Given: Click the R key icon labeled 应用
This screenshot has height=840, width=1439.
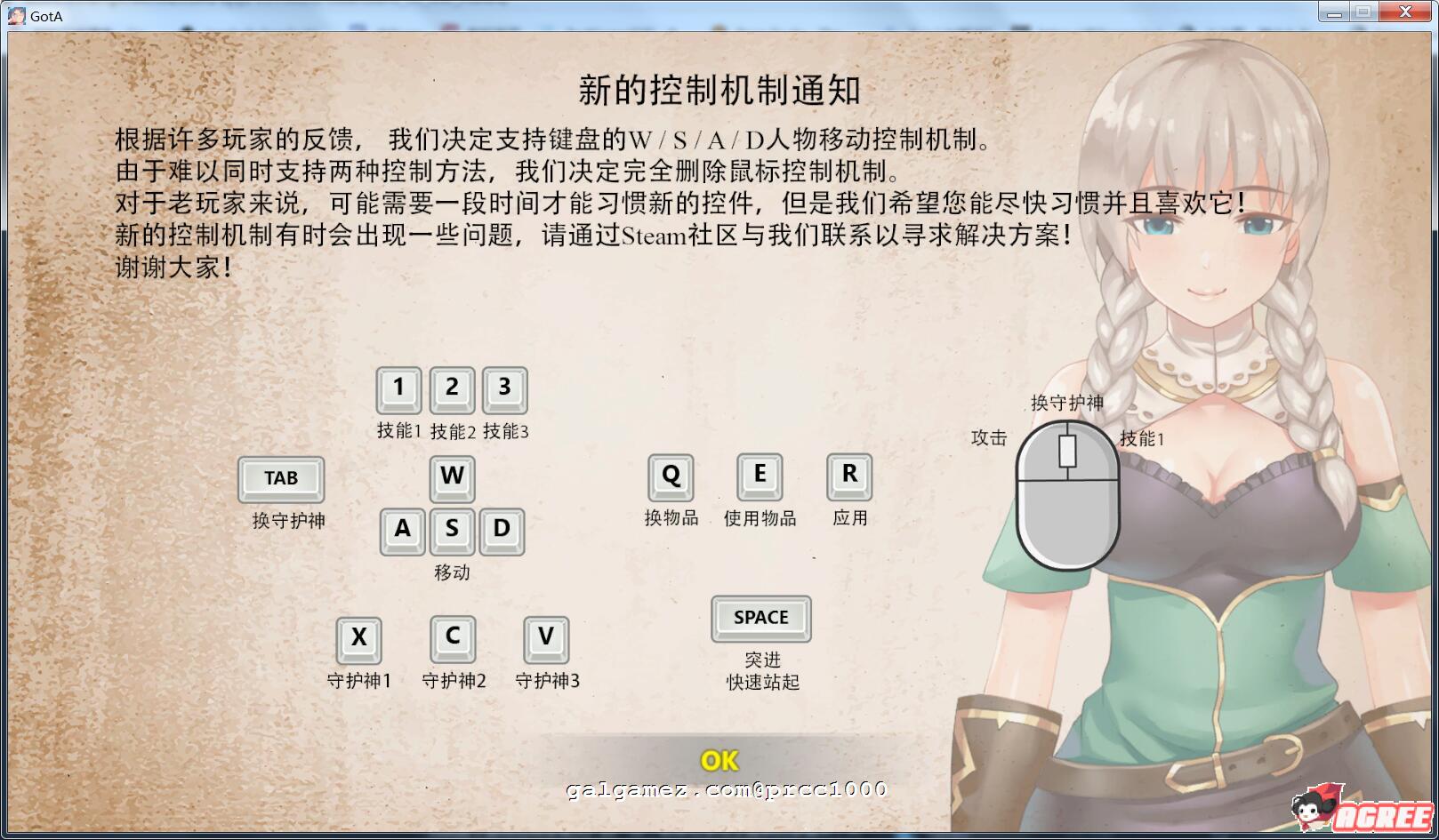Looking at the screenshot, I should coord(849,477).
